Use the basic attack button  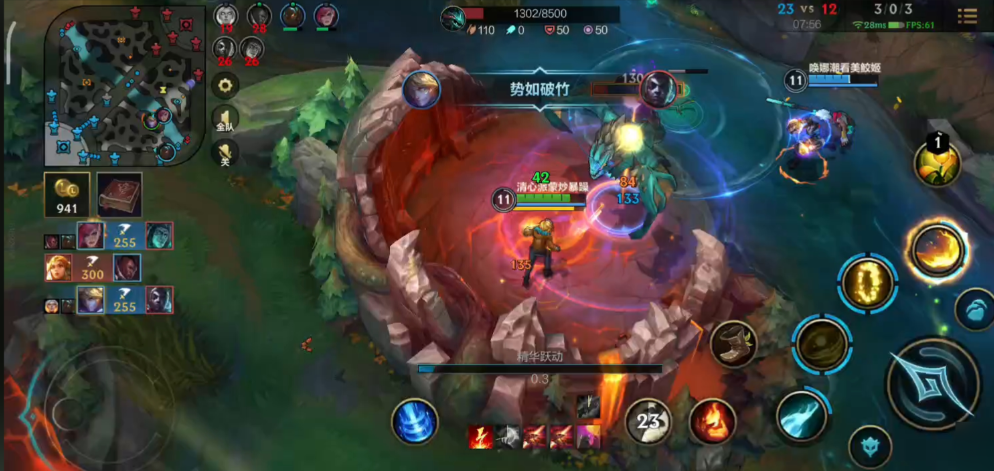click(932, 383)
